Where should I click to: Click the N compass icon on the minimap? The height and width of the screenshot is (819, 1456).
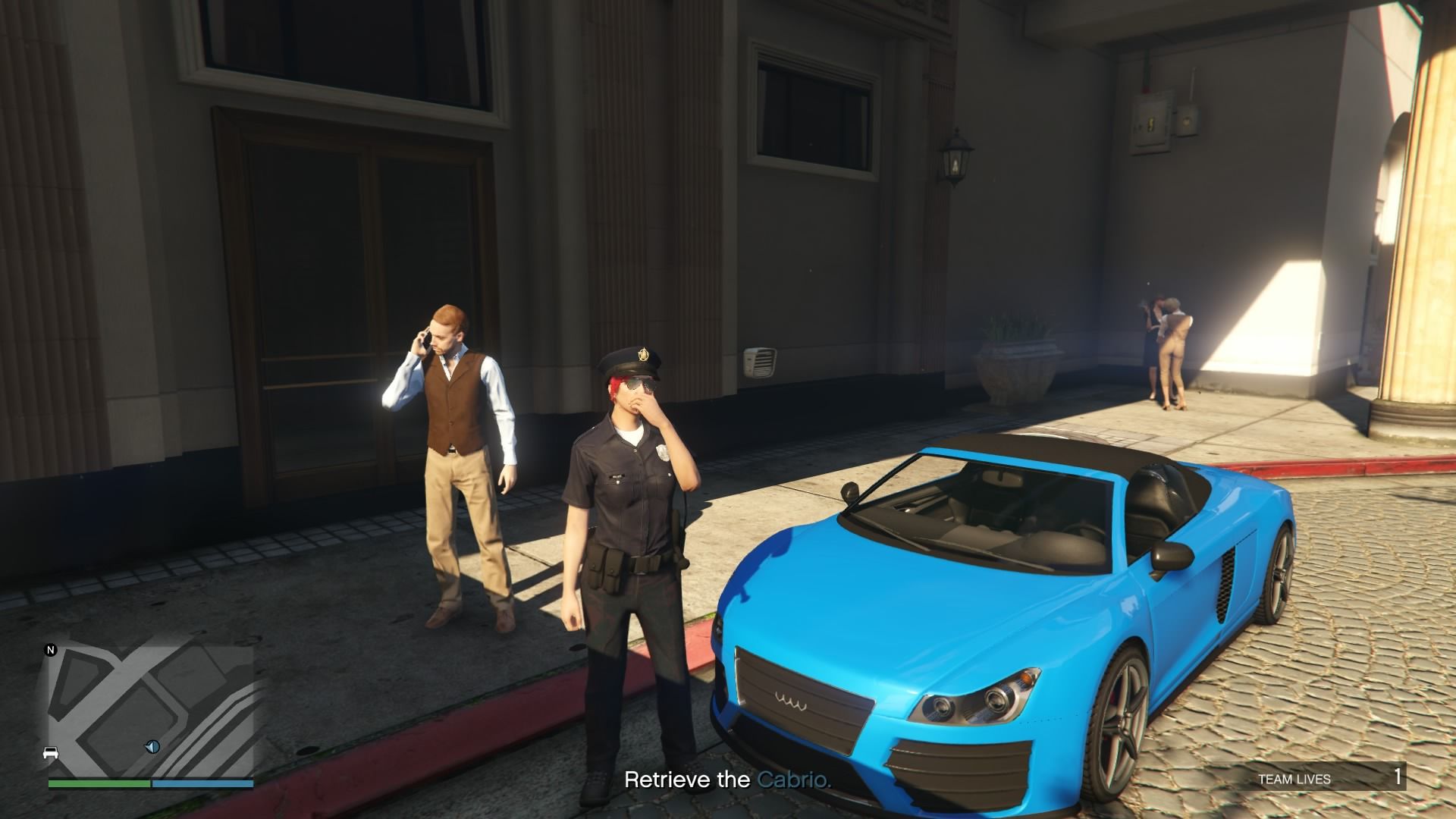49,650
